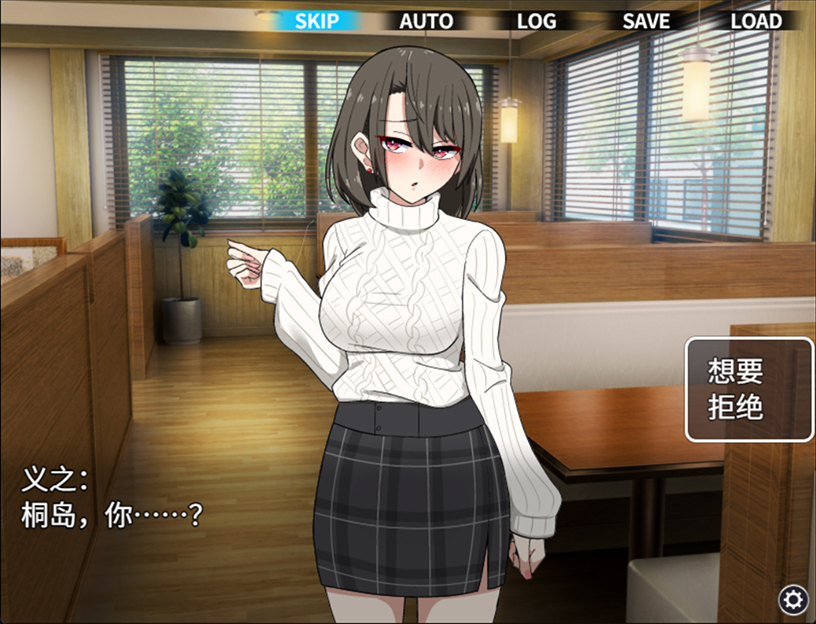Open the LOAD menu
This screenshot has height=624, width=816.
pyautogui.click(x=756, y=20)
